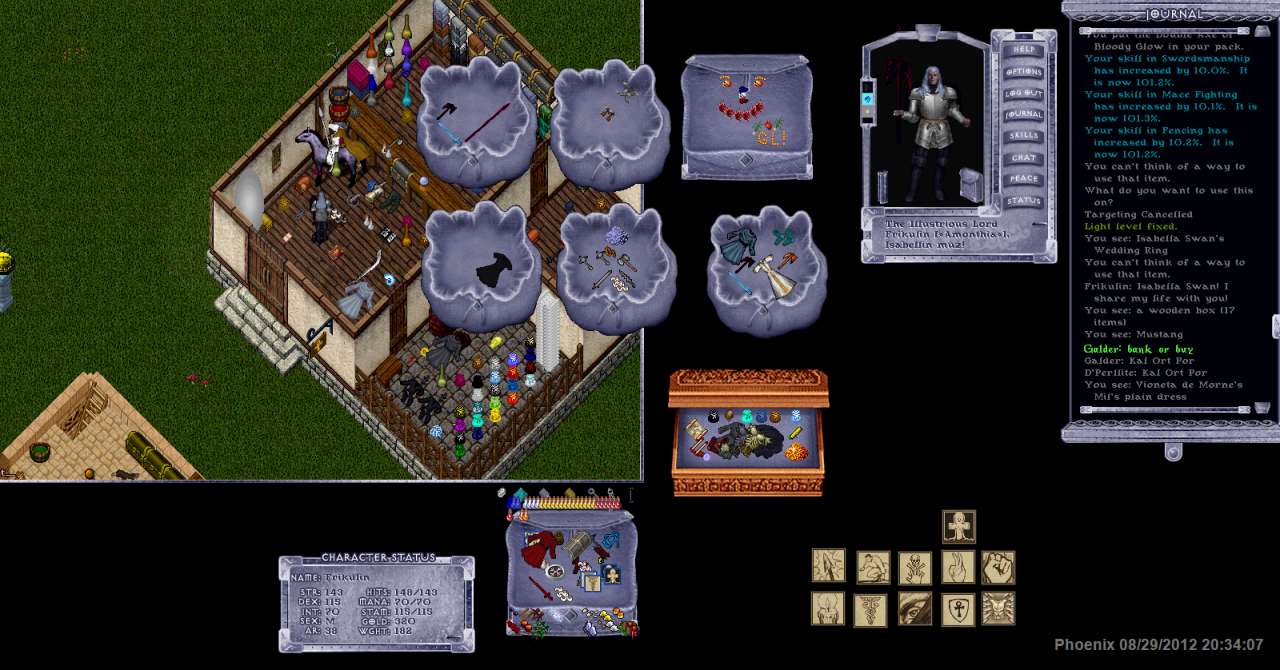The image size is (1280, 670).
Task: Use the ankh shield ability icon
Action: pyautogui.click(x=958, y=609)
